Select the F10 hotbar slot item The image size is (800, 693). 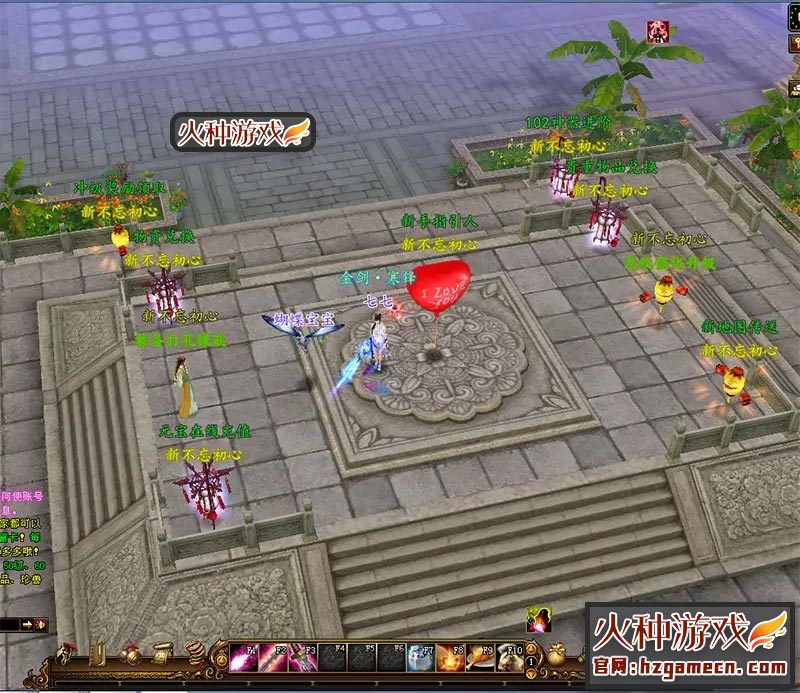point(509,659)
